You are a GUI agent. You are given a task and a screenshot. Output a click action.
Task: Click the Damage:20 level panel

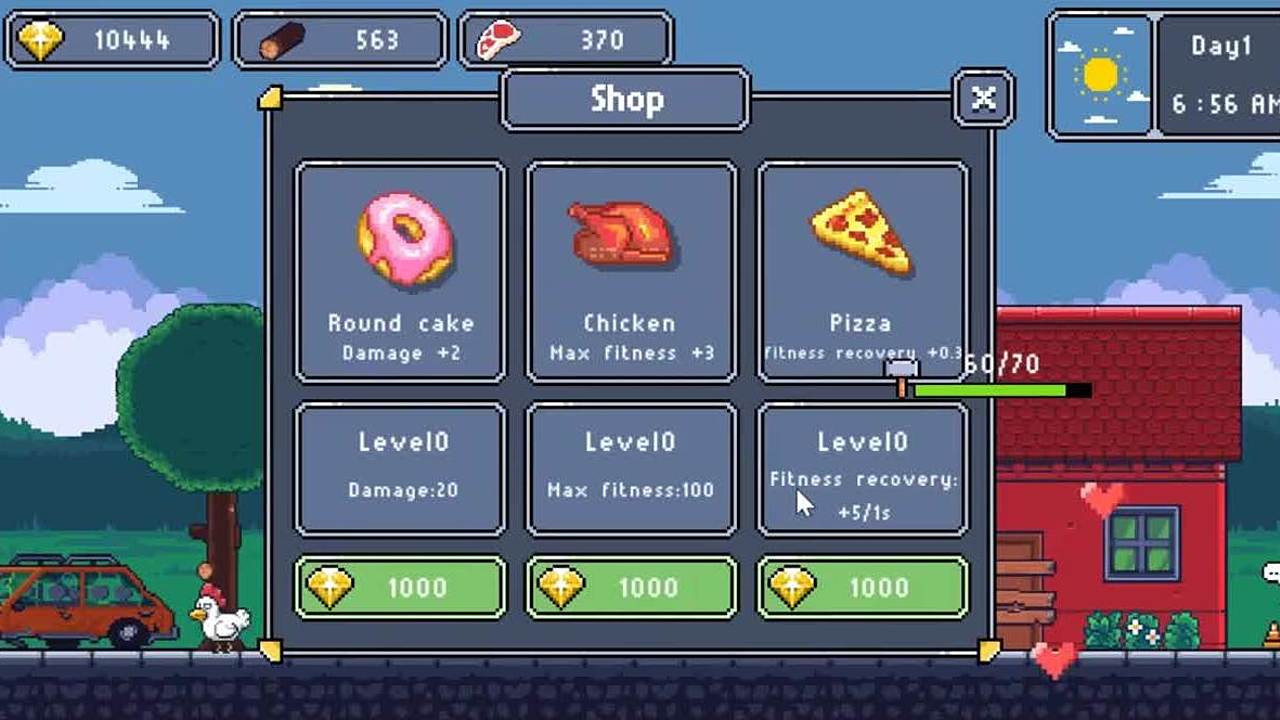pos(401,469)
